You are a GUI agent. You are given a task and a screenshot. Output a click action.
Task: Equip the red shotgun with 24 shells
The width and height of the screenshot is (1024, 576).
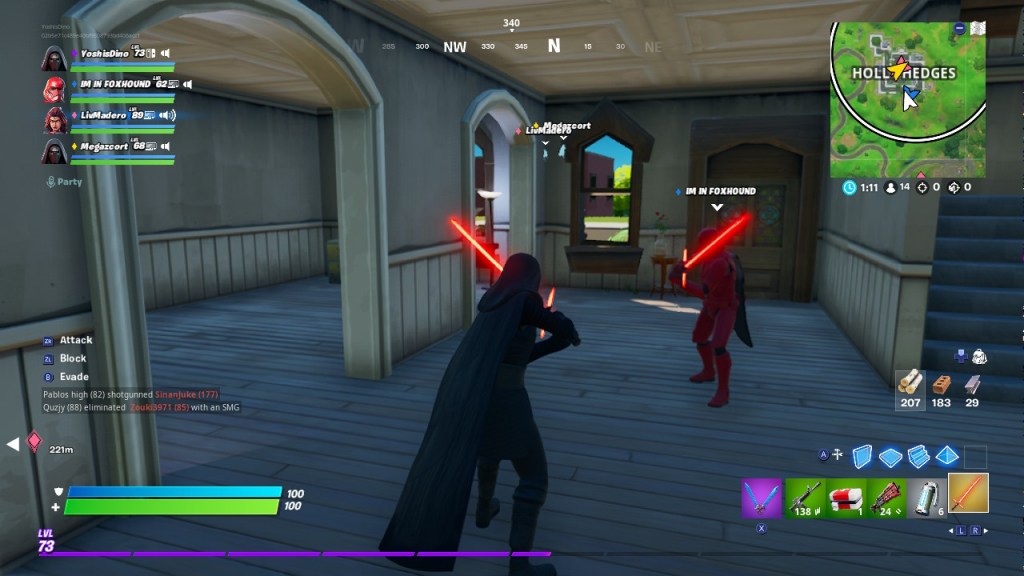click(885, 497)
